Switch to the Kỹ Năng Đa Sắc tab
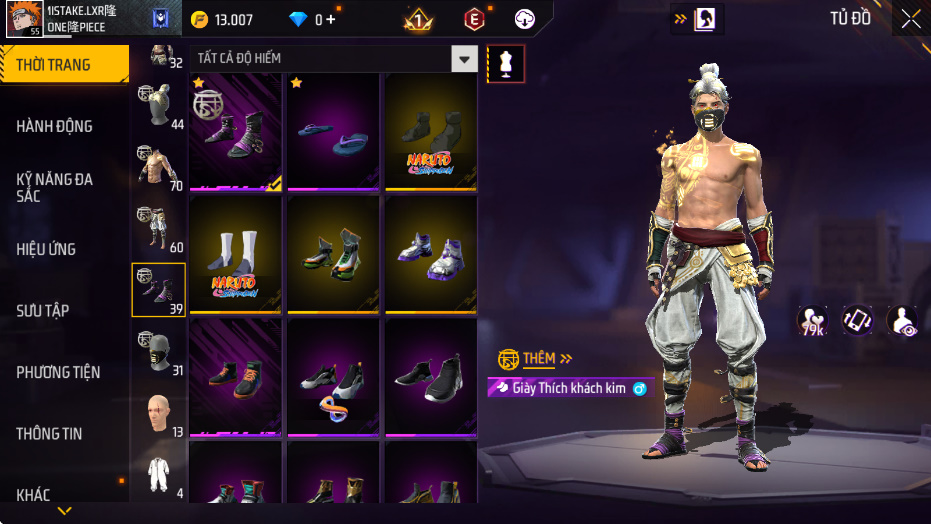Screen dimensions: 931x524 pos(55,187)
